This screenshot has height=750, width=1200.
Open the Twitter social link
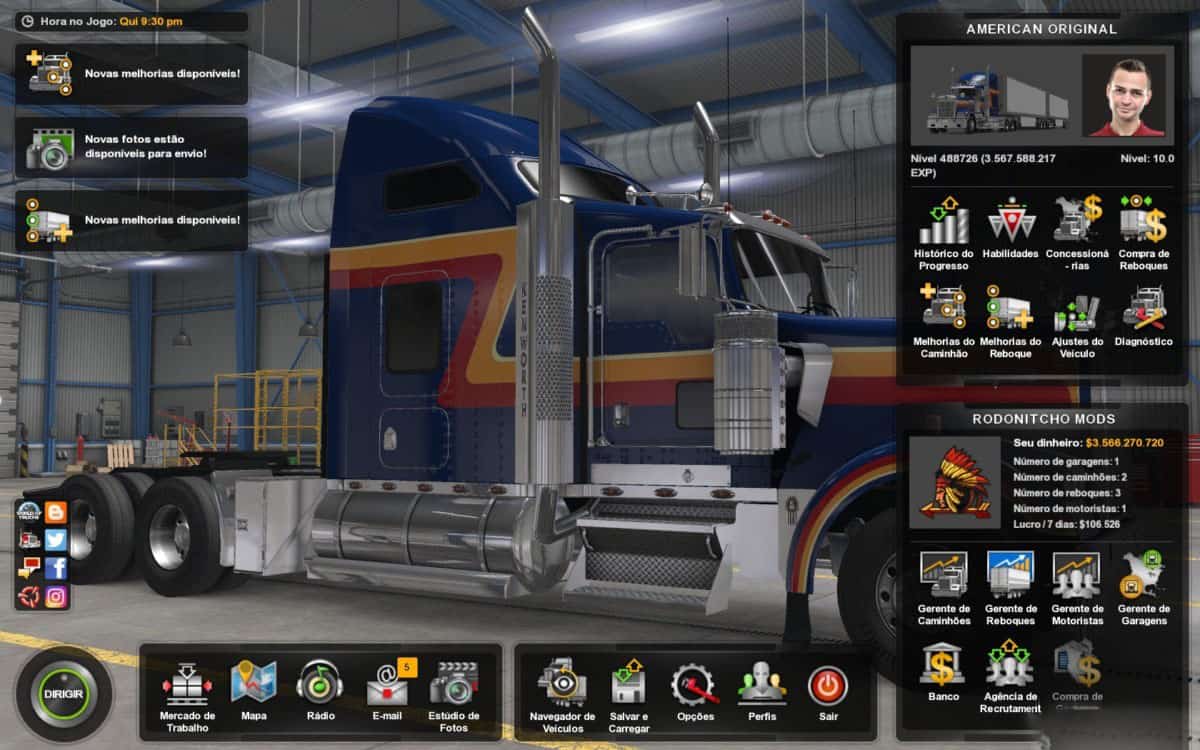coord(56,540)
